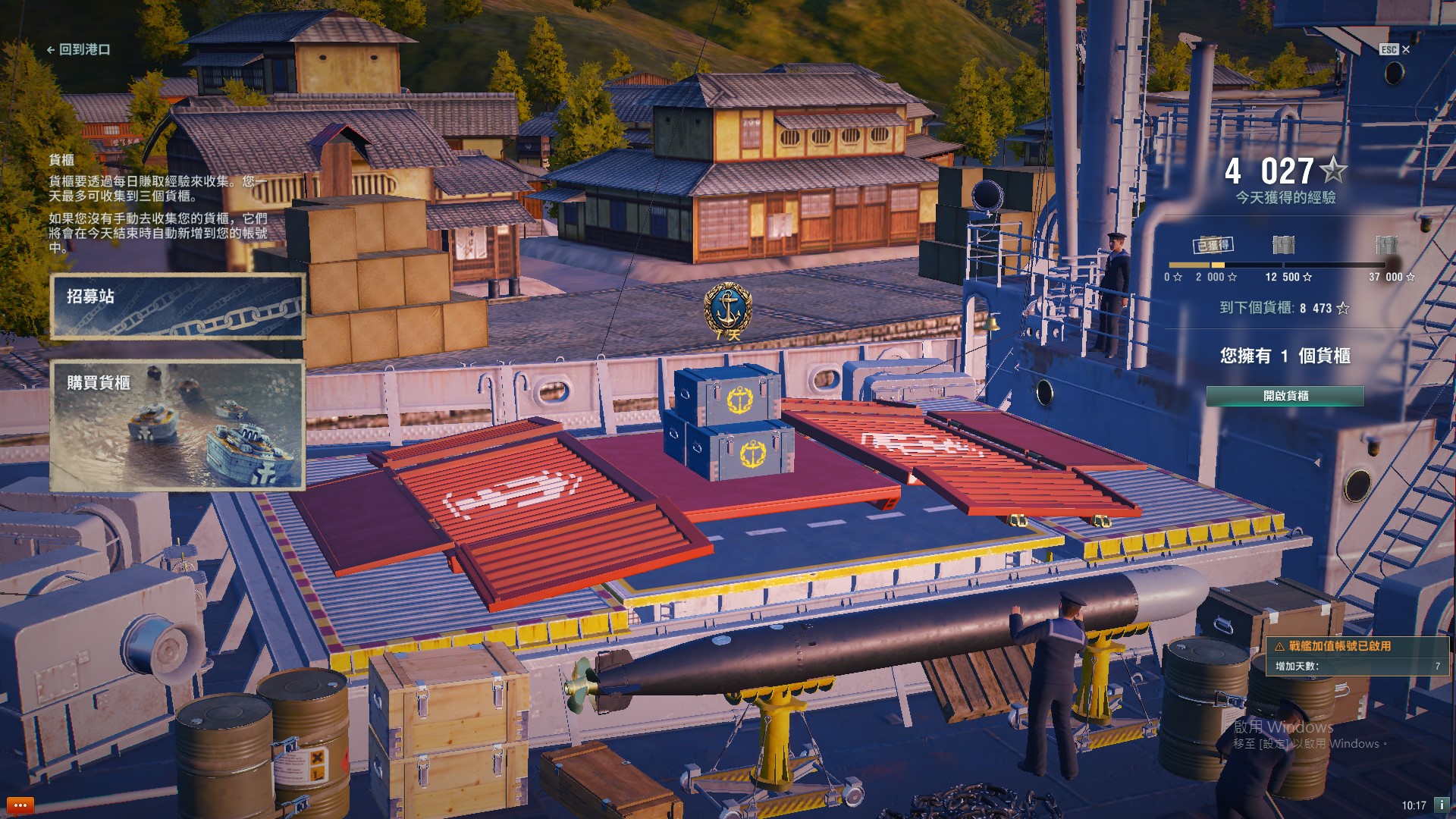Image resolution: width=1456 pixels, height=819 pixels.
Task: Select the 12 500 container milestone icon
Action: point(1283,245)
